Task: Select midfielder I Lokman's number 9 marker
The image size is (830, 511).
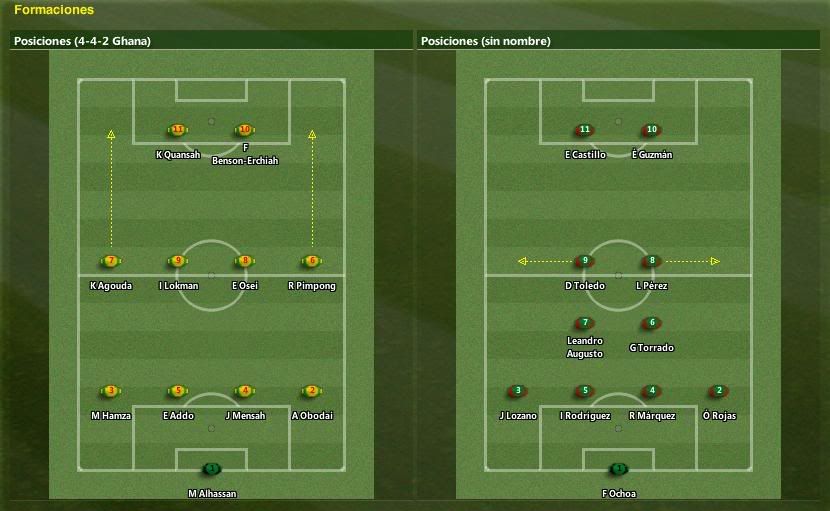Action: 178,261
